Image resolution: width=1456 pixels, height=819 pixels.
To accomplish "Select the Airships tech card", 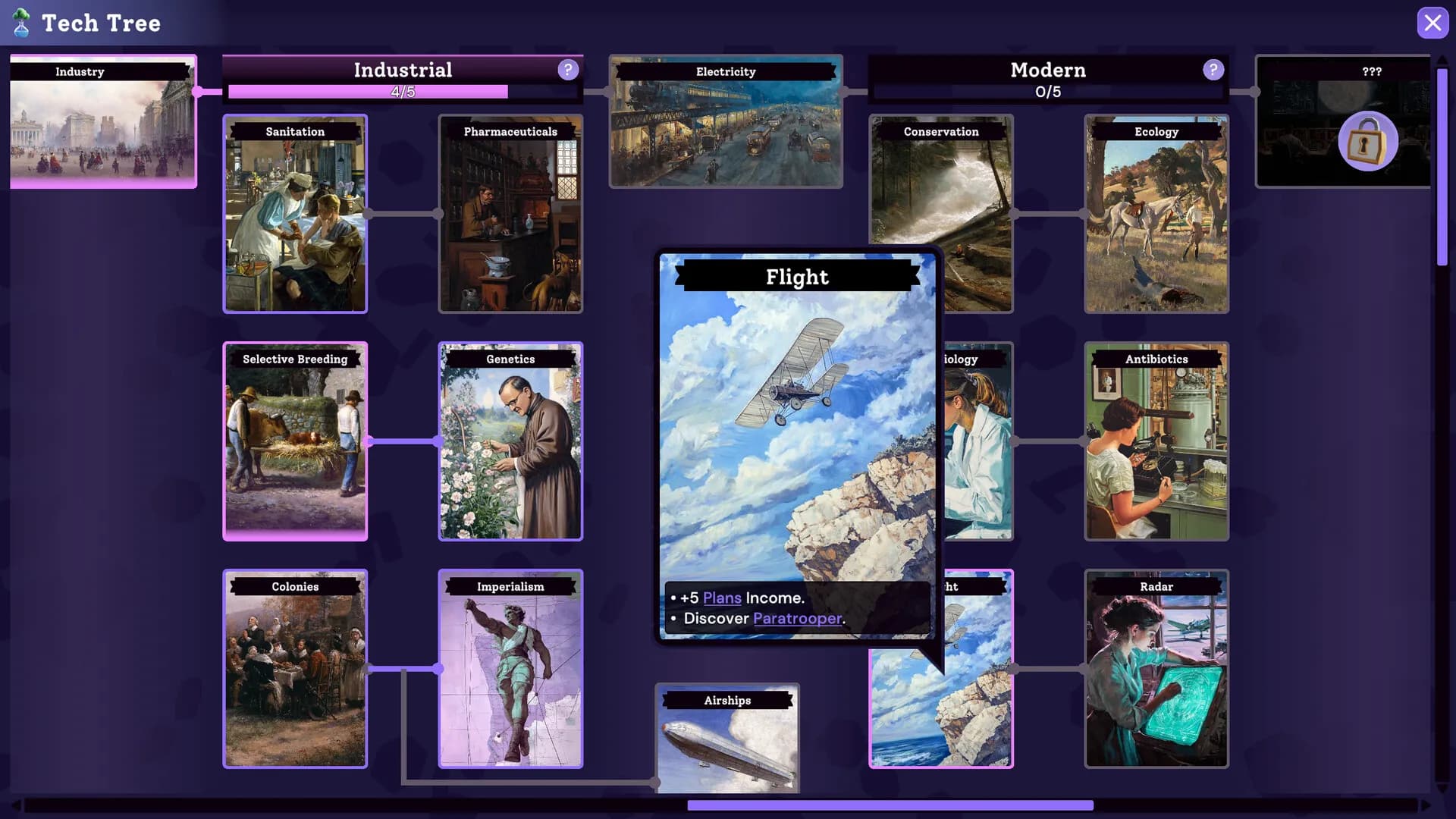I will [x=726, y=739].
